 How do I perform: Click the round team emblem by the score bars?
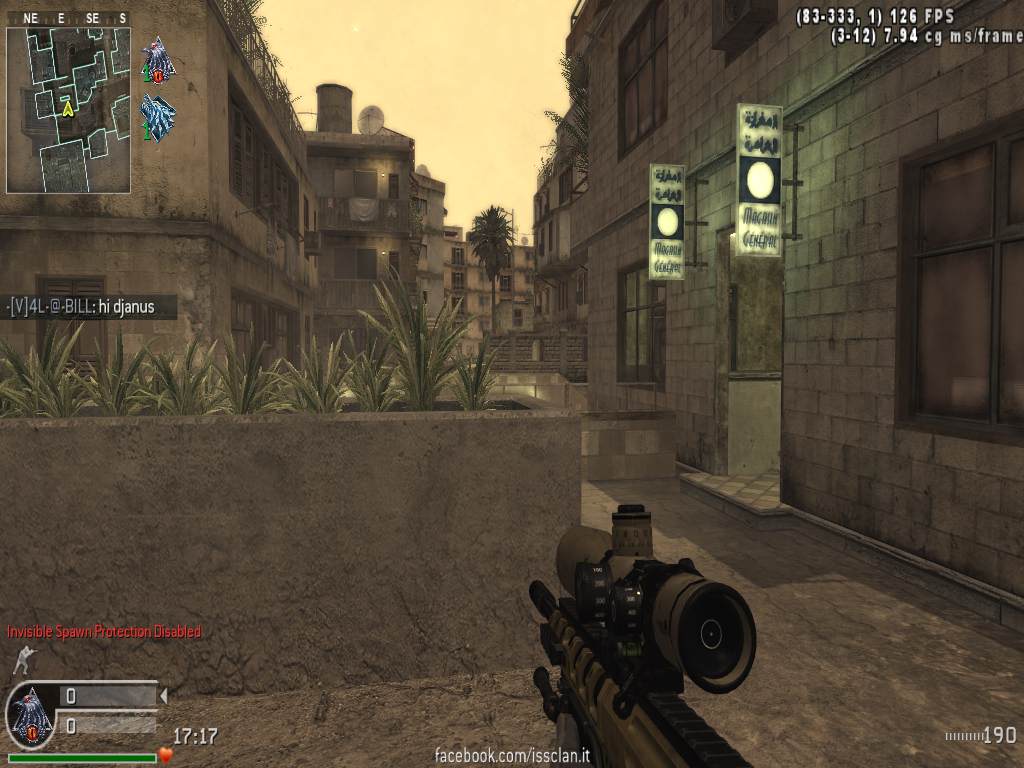tap(29, 716)
